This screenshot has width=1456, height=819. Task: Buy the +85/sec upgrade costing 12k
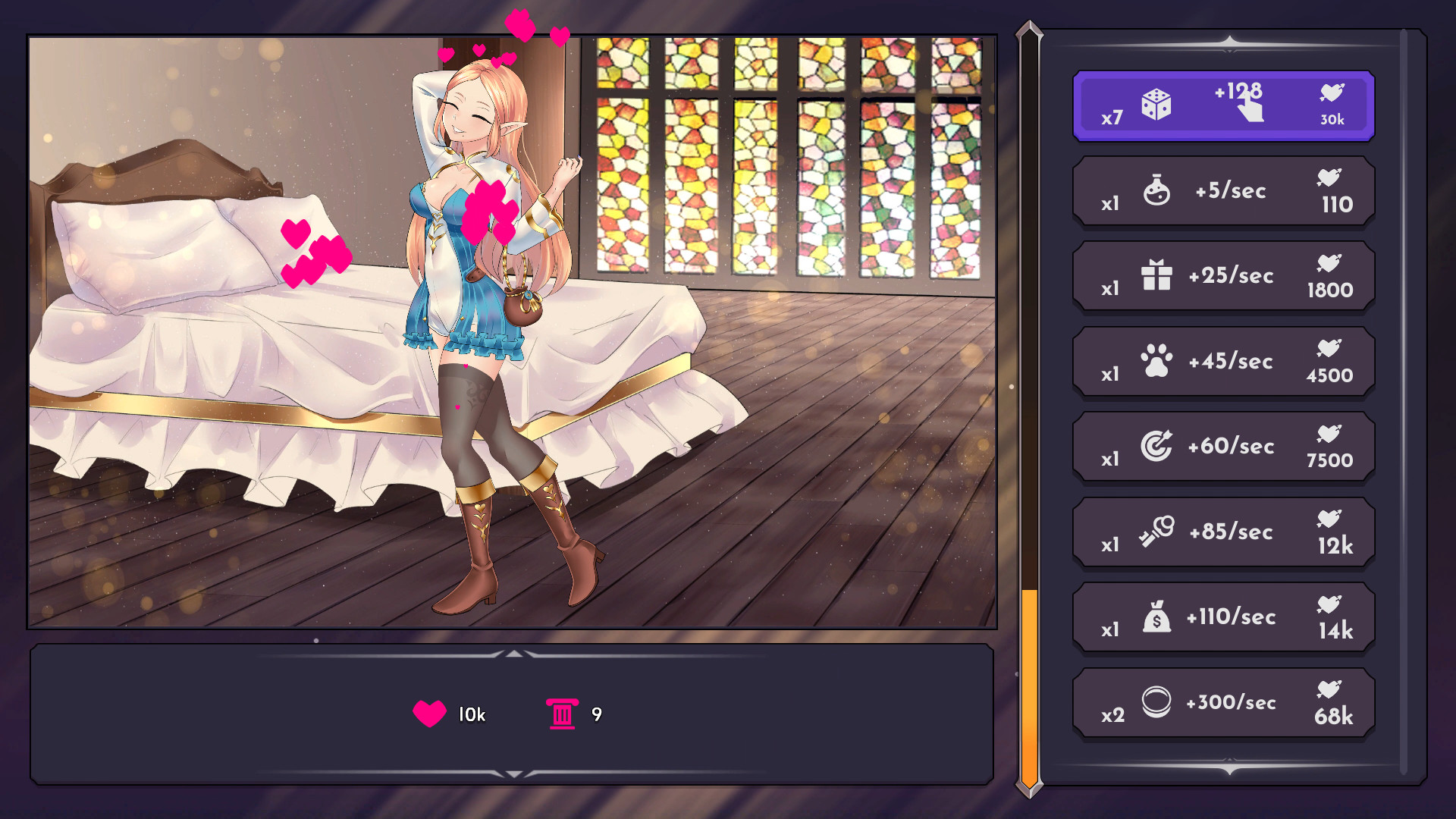pyautogui.click(x=1222, y=532)
